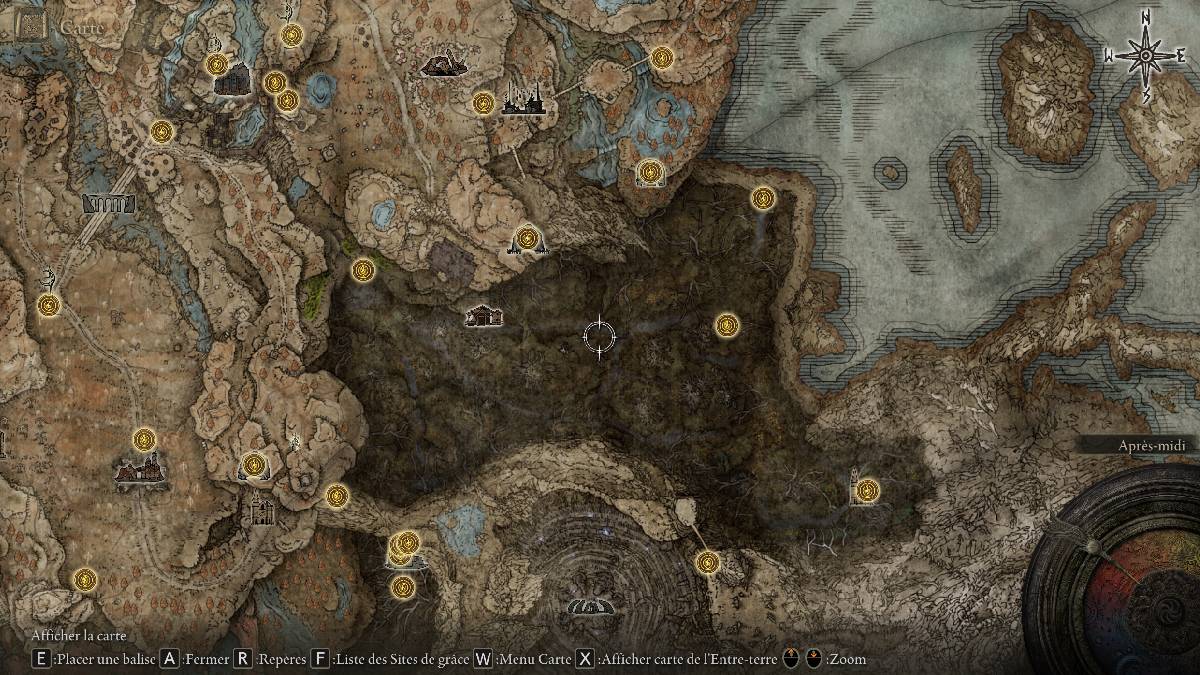
Task: Choose the grace marker right of the crosshair
Action: click(727, 324)
